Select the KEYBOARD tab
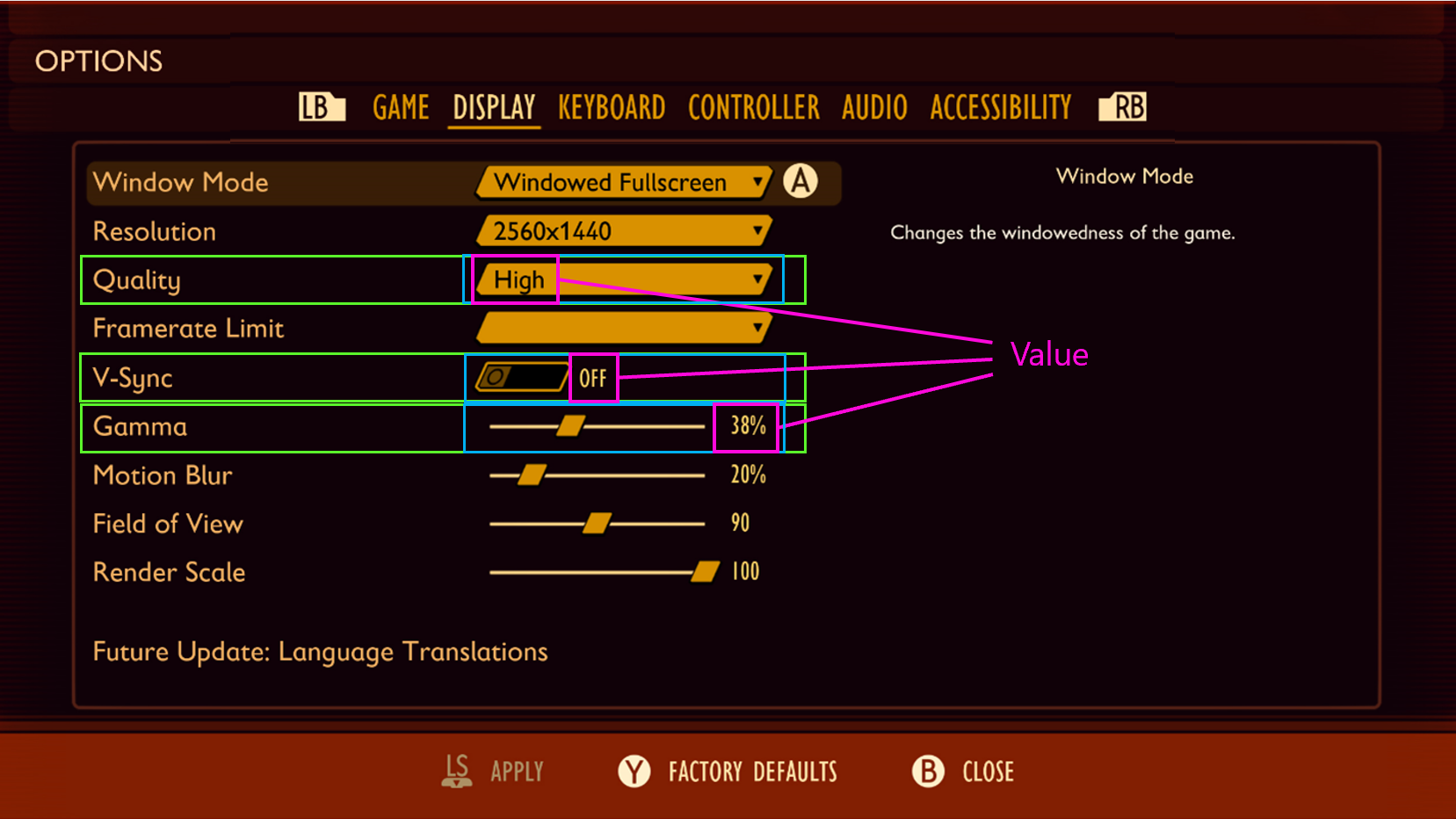 tap(611, 106)
